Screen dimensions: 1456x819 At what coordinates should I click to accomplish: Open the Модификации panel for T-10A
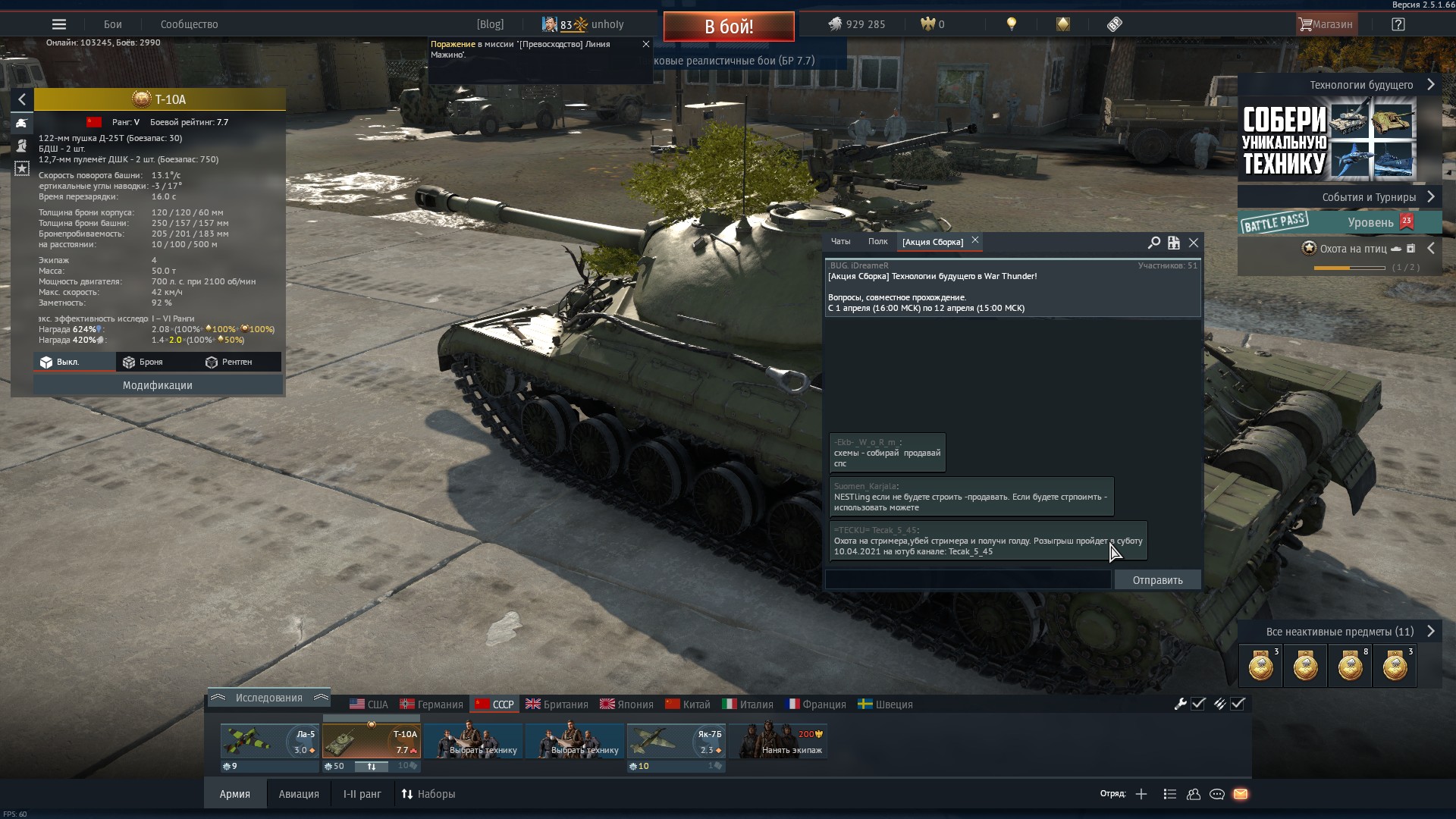158,385
